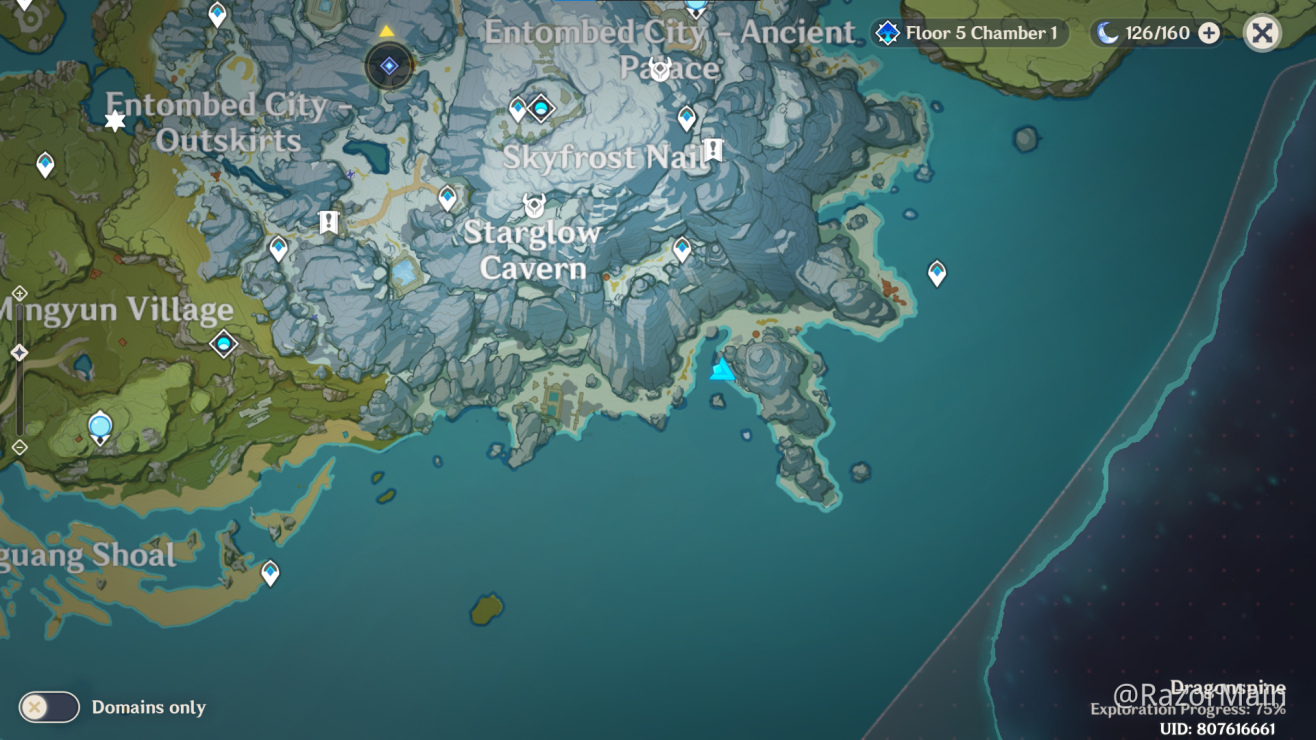
Task: Select the dark circular quest-tracking marker
Action: (389, 66)
